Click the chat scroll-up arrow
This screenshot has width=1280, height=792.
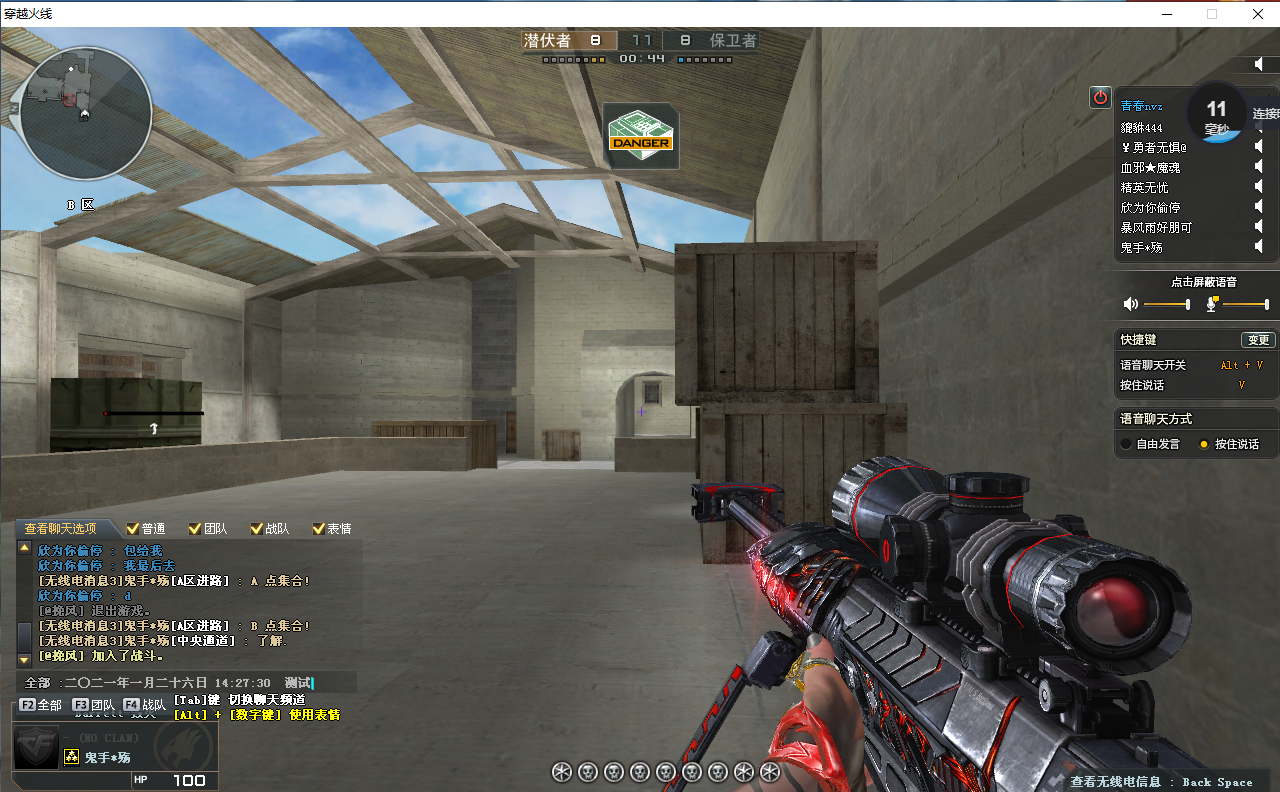coord(25,548)
